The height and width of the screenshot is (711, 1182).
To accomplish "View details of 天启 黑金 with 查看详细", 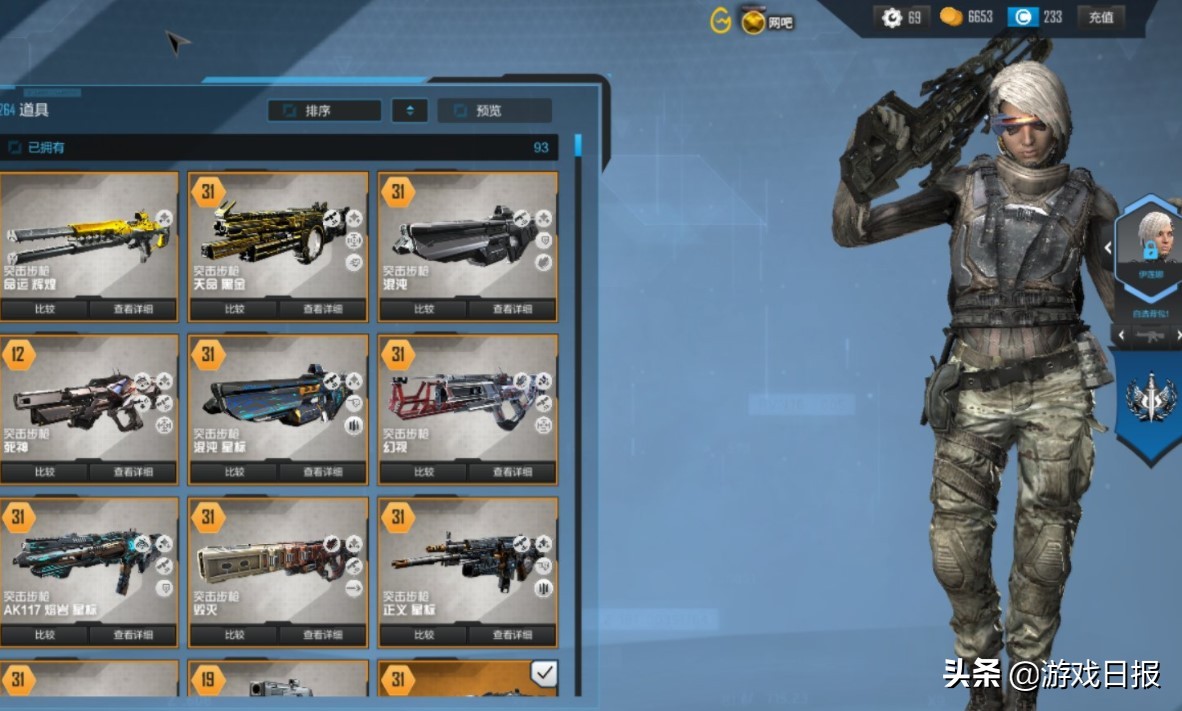I will click(x=323, y=309).
